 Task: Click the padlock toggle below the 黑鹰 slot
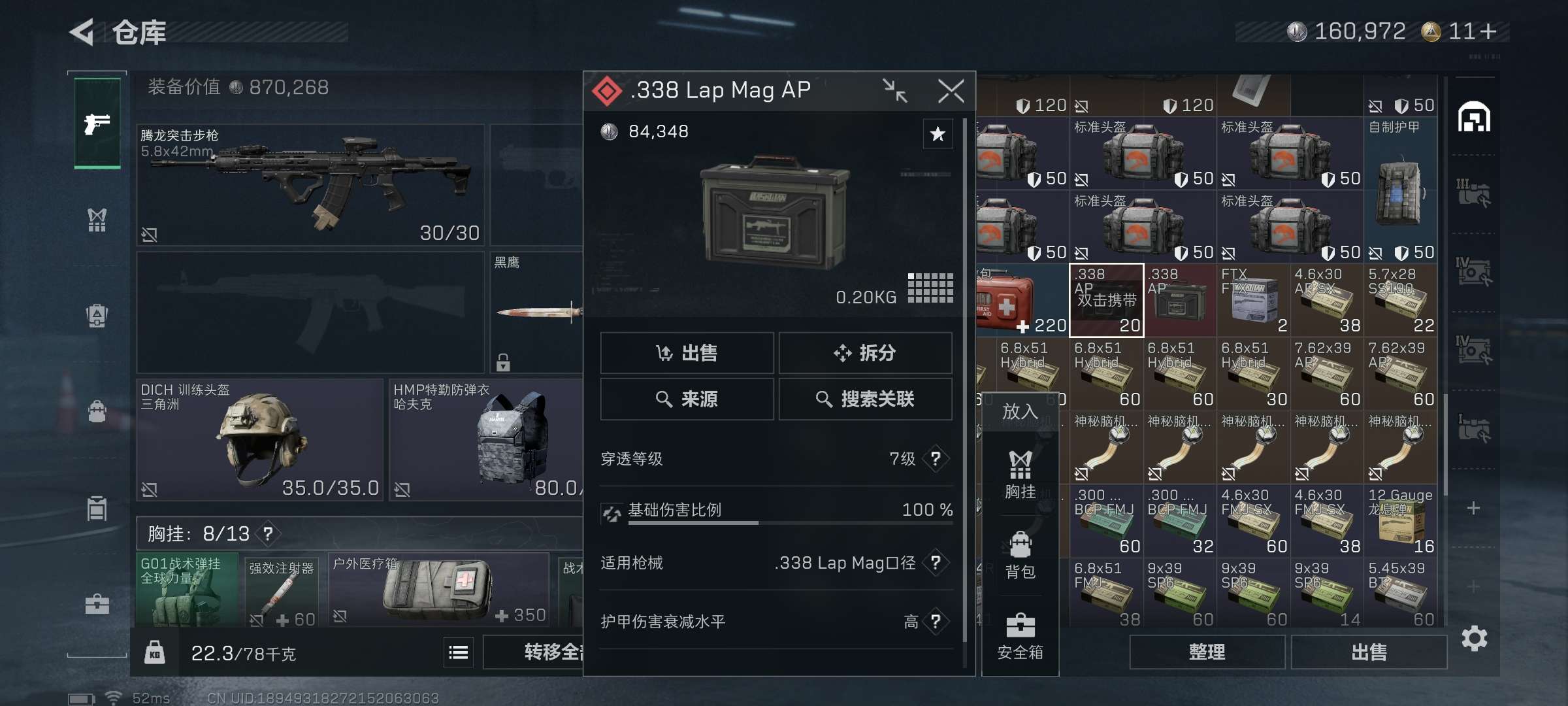(503, 361)
